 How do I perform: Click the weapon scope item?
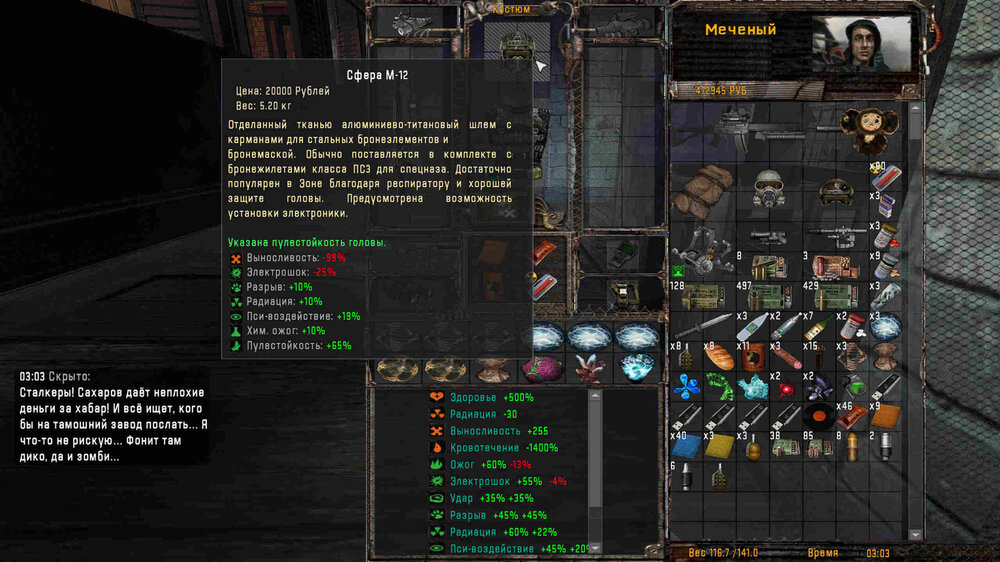(767, 237)
